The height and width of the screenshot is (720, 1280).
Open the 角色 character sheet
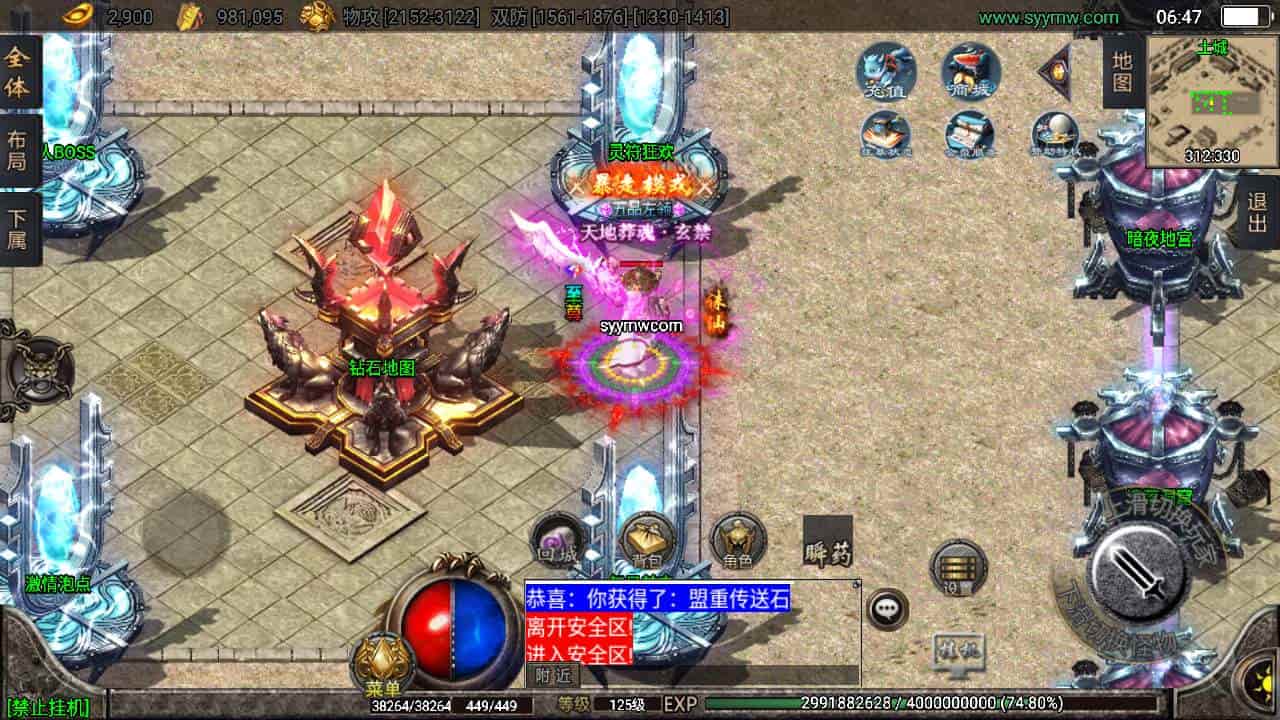coord(738,541)
